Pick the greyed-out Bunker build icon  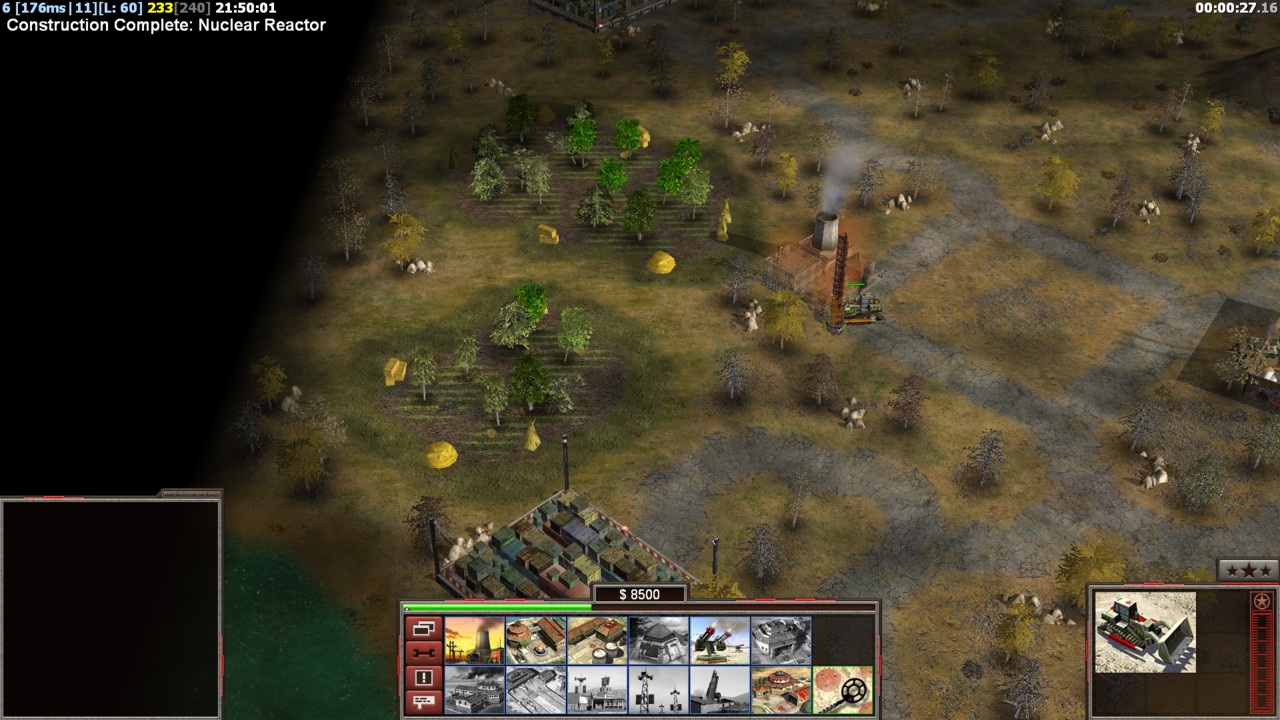658,640
